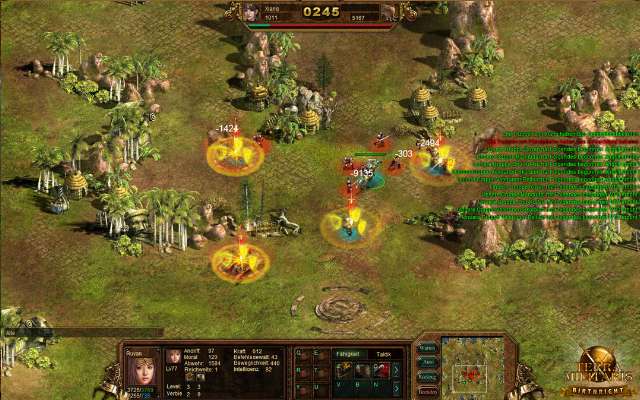Show the next skills with the upper arrow
Screen dimensions: 640x400
[397, 370]
